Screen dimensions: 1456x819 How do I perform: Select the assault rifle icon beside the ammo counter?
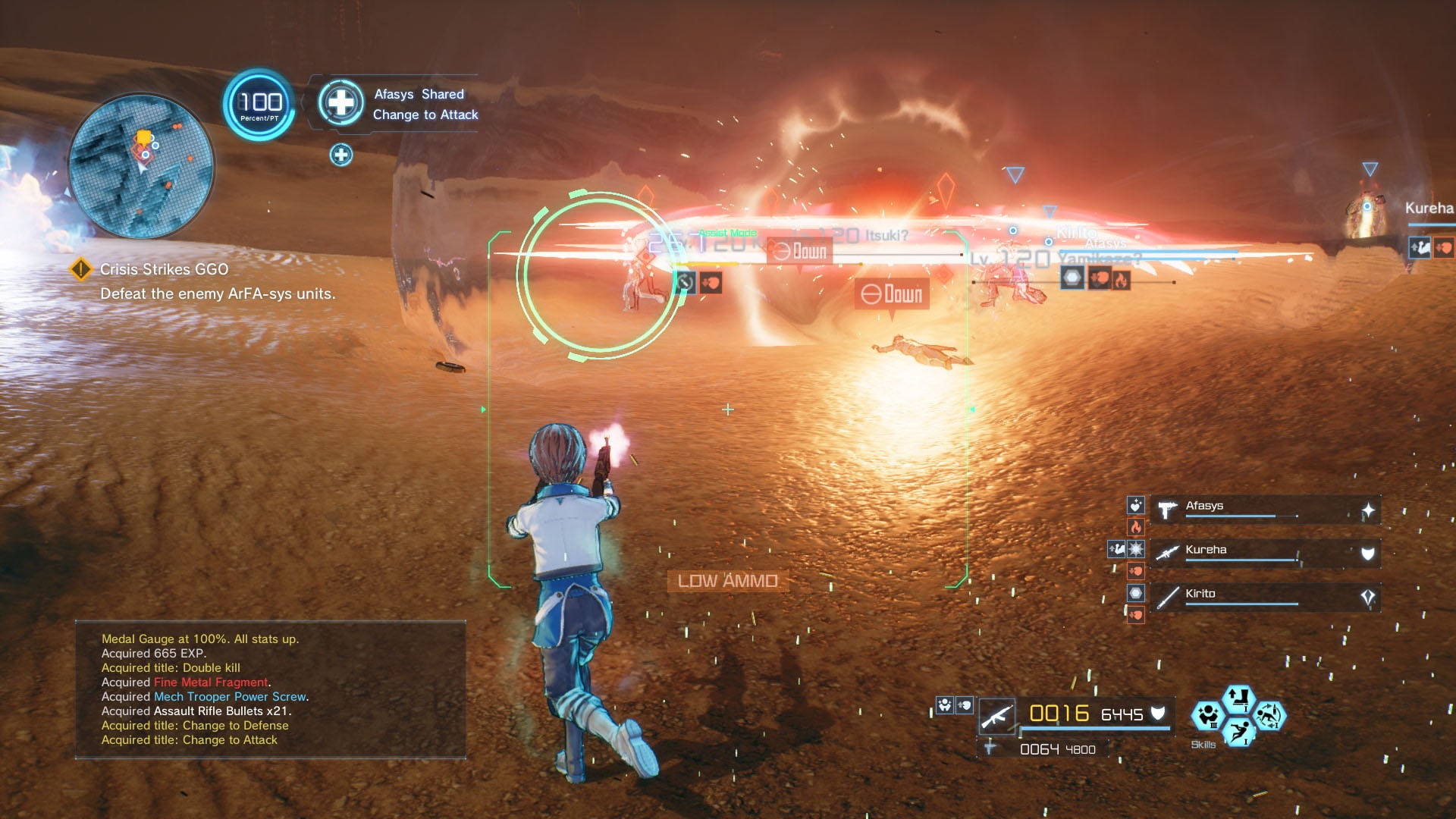coord(997,717)
